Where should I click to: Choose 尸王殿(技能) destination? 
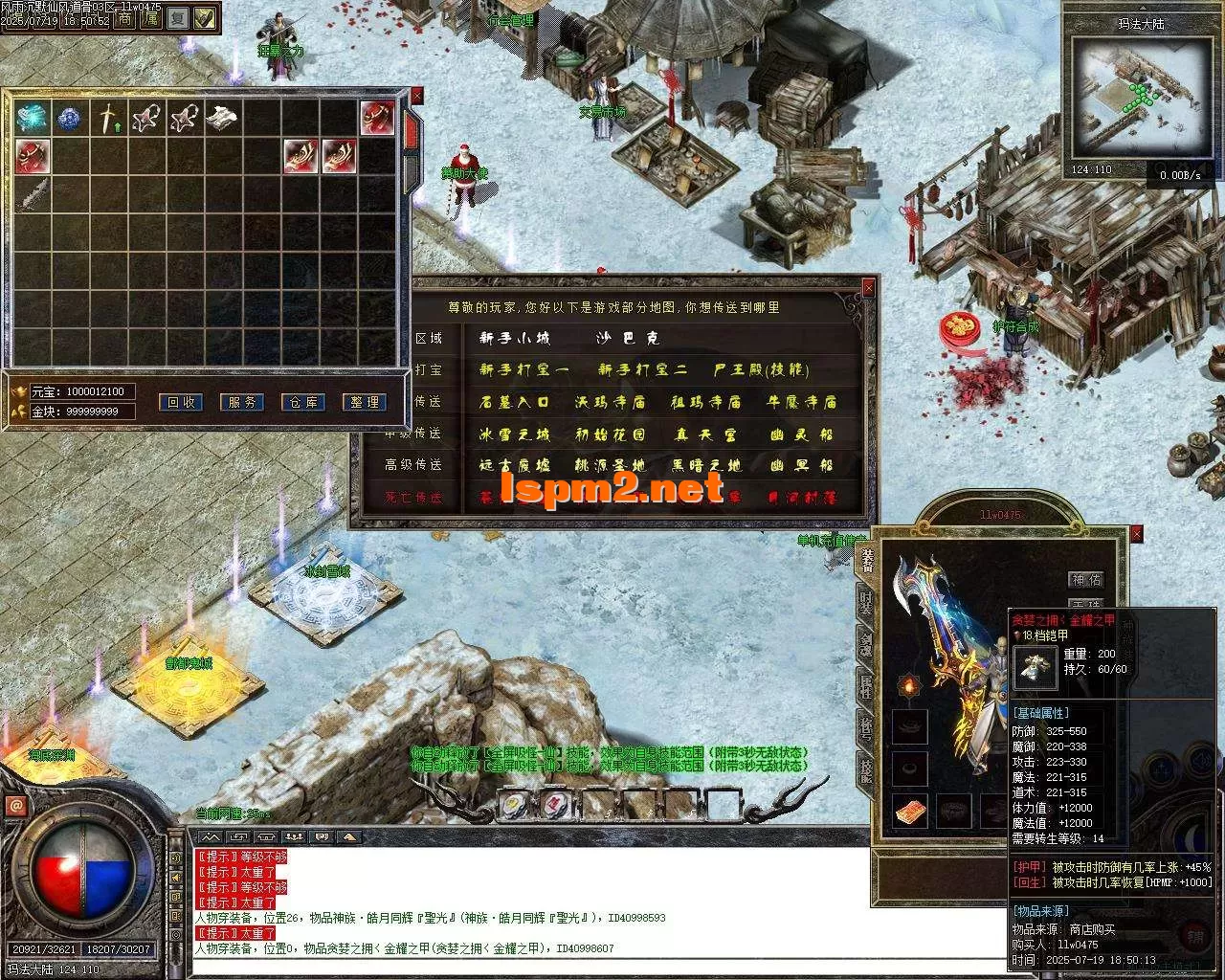(761, 370)
